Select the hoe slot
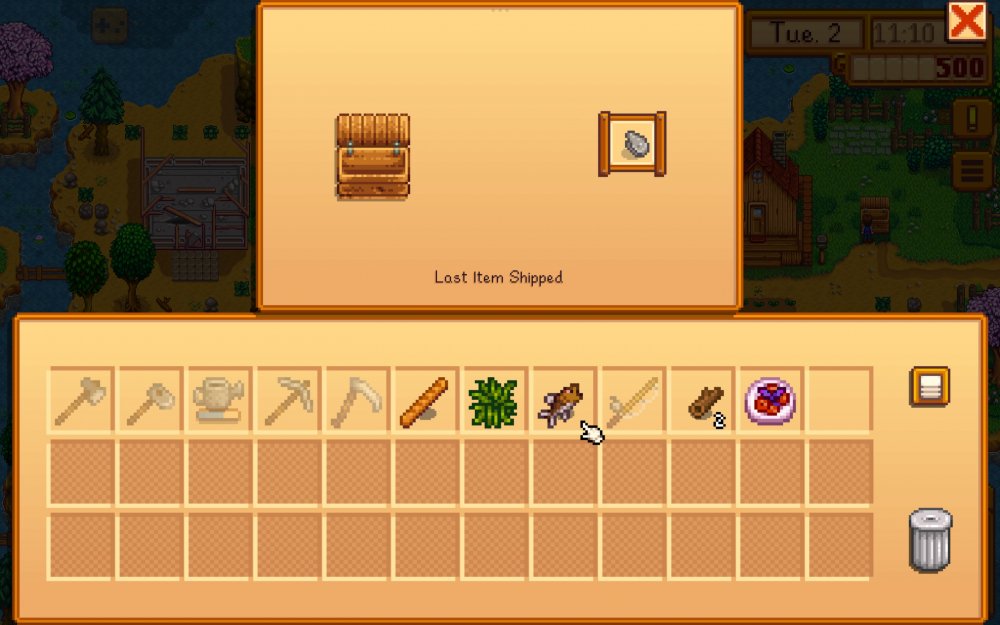 click(x=150, y=400)
